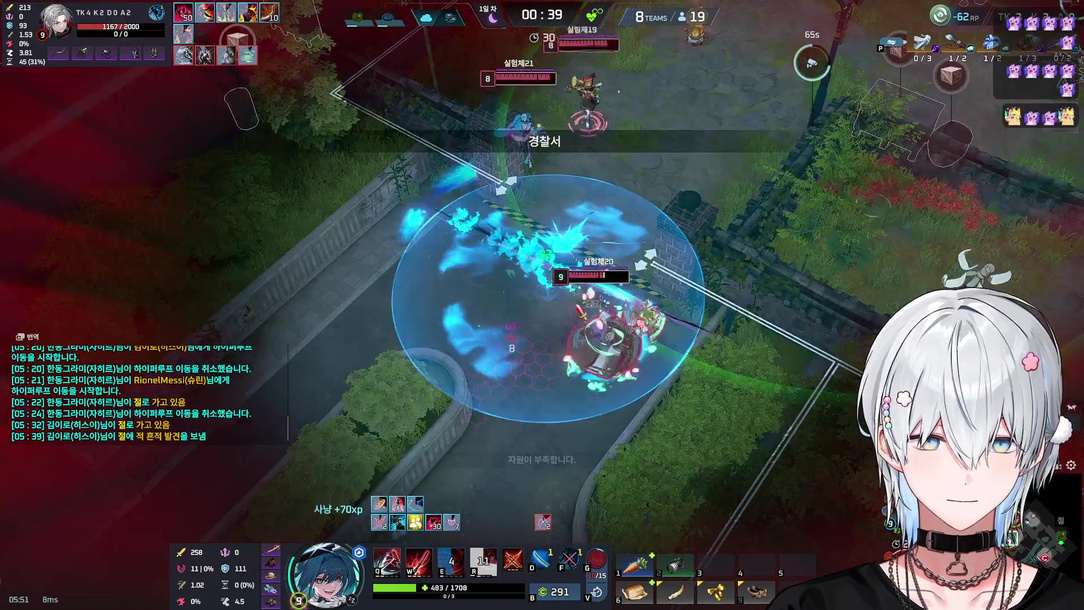Viewport: 1084px width, 610px height.
Task: Click the rest button at V key
Action: (x=596, y=592)
